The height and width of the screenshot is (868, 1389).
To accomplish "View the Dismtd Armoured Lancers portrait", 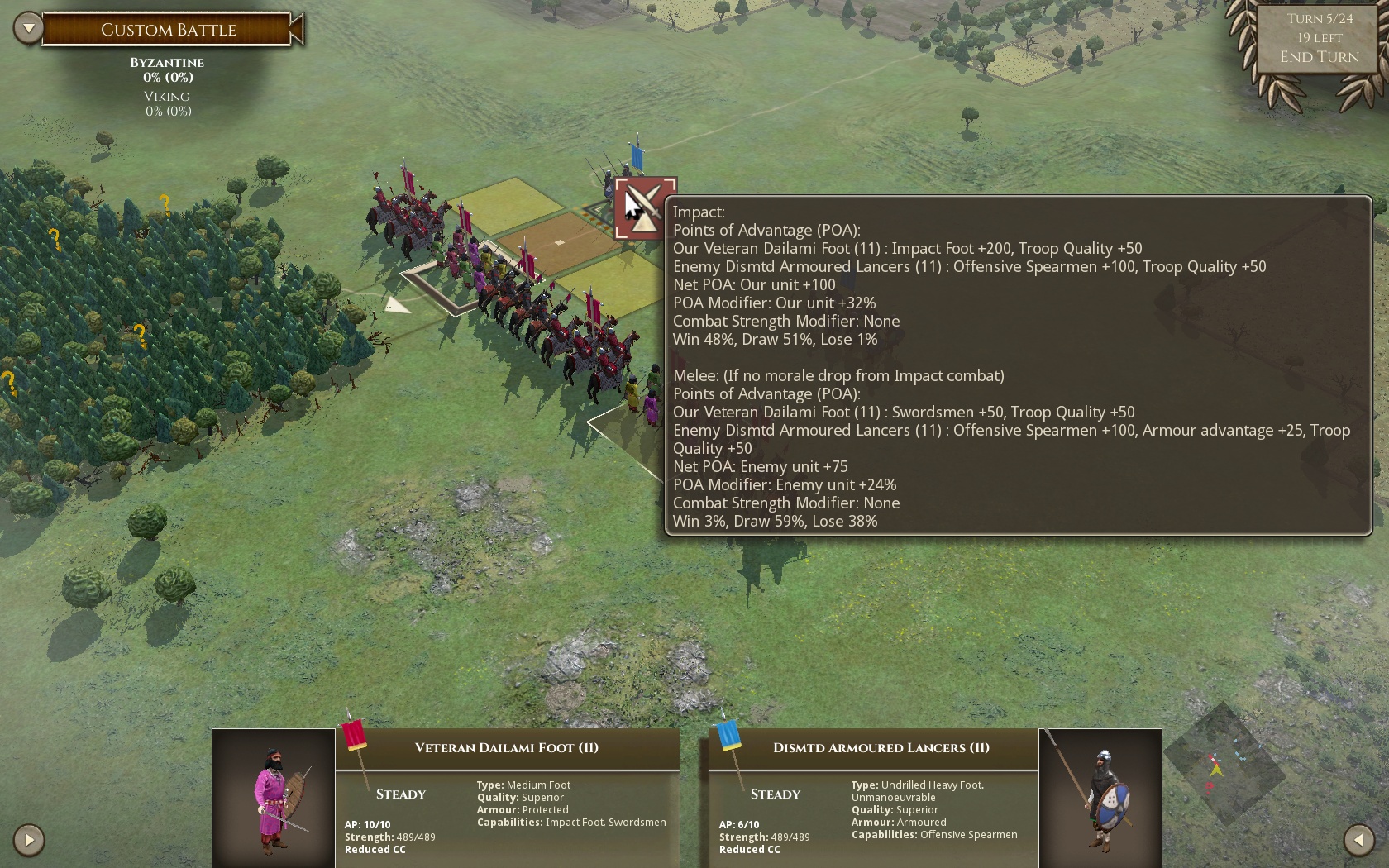I will (1100, 798).
